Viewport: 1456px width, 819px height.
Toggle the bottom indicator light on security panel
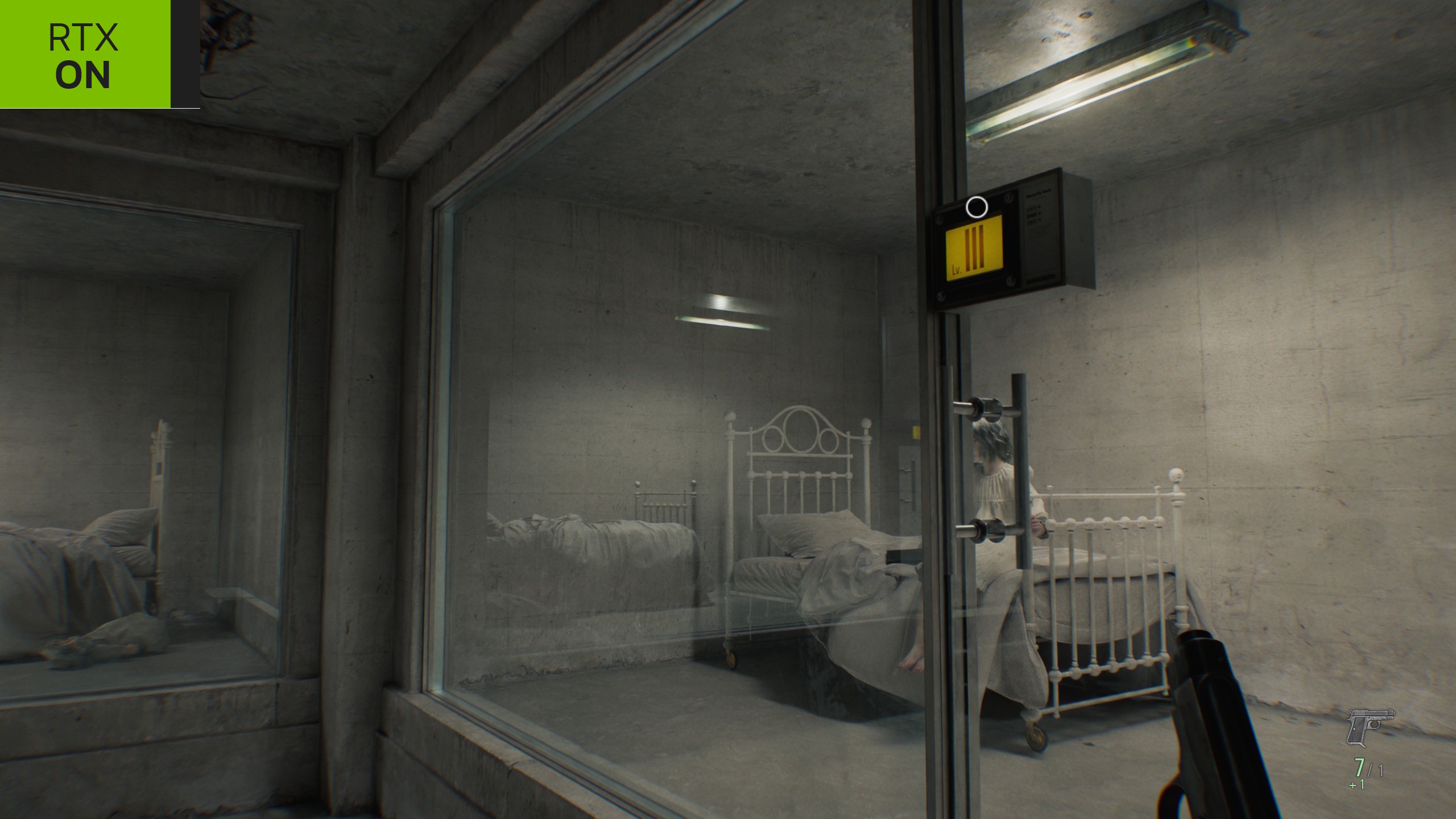pyautogui.click(x=1040, y=220)
